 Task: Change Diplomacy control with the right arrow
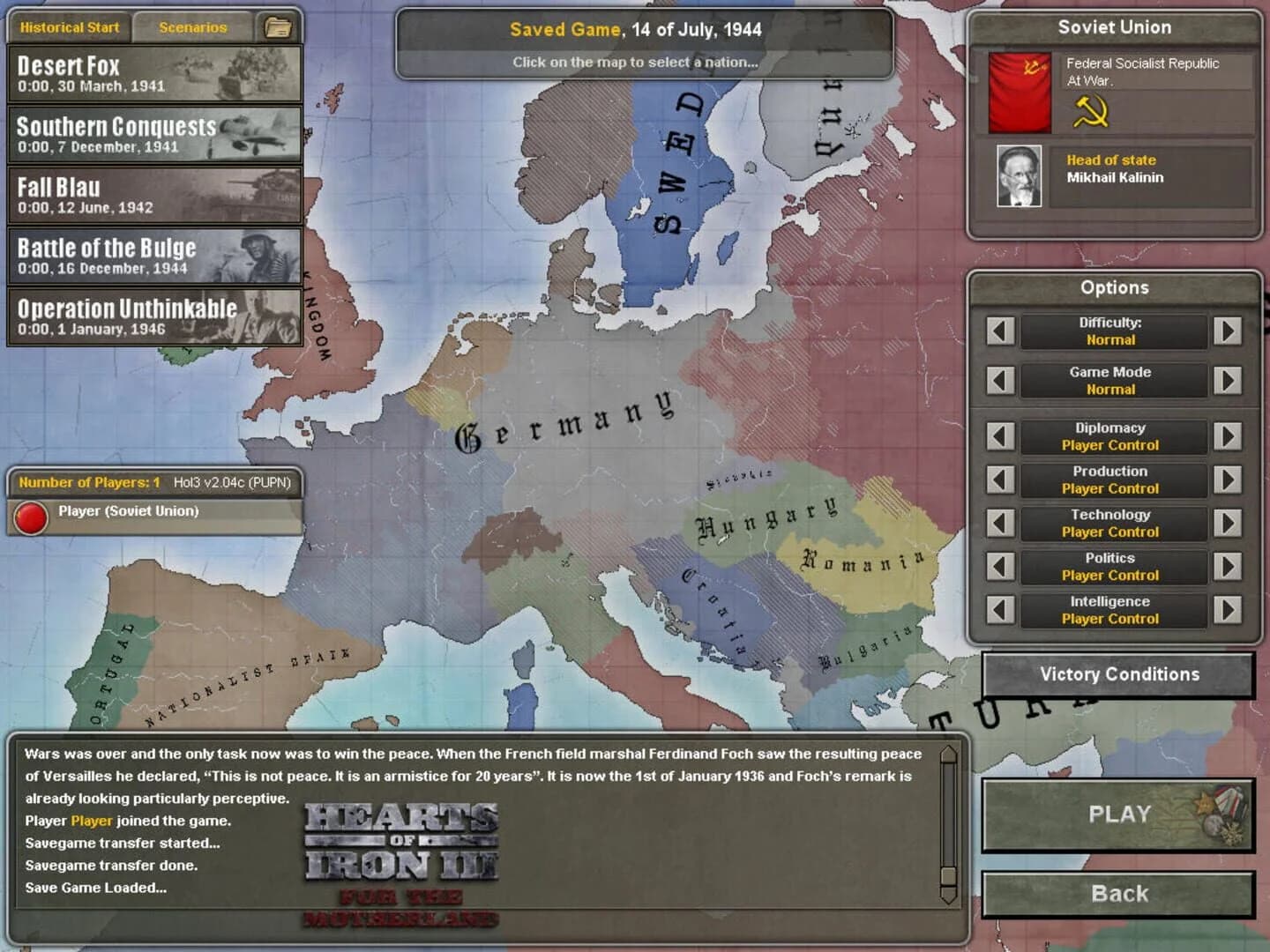click(x=1227, y=436)
